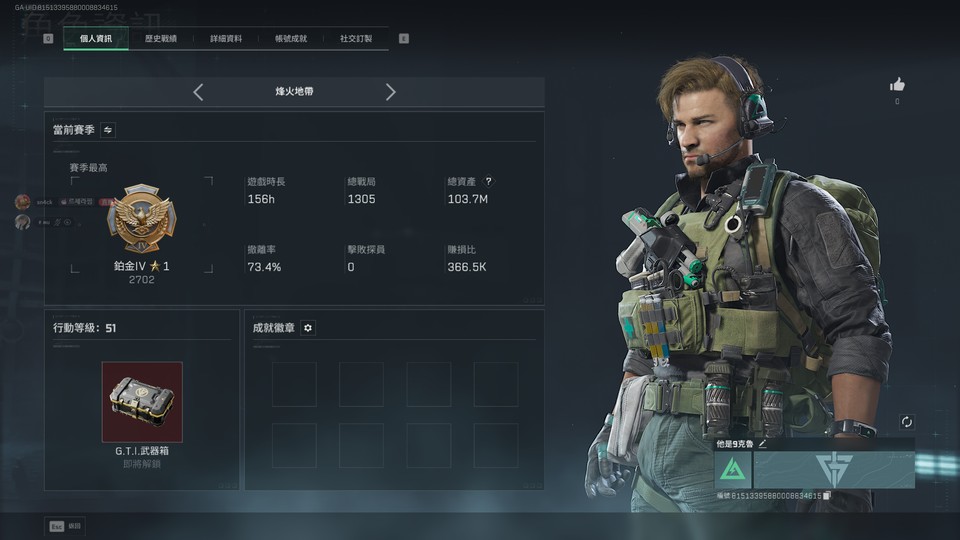Image resolution: width=960 pixels, height=540 pixels.
Task: Click the refresh character model icon
Action: pyautogui.click(x=906, y=422)
